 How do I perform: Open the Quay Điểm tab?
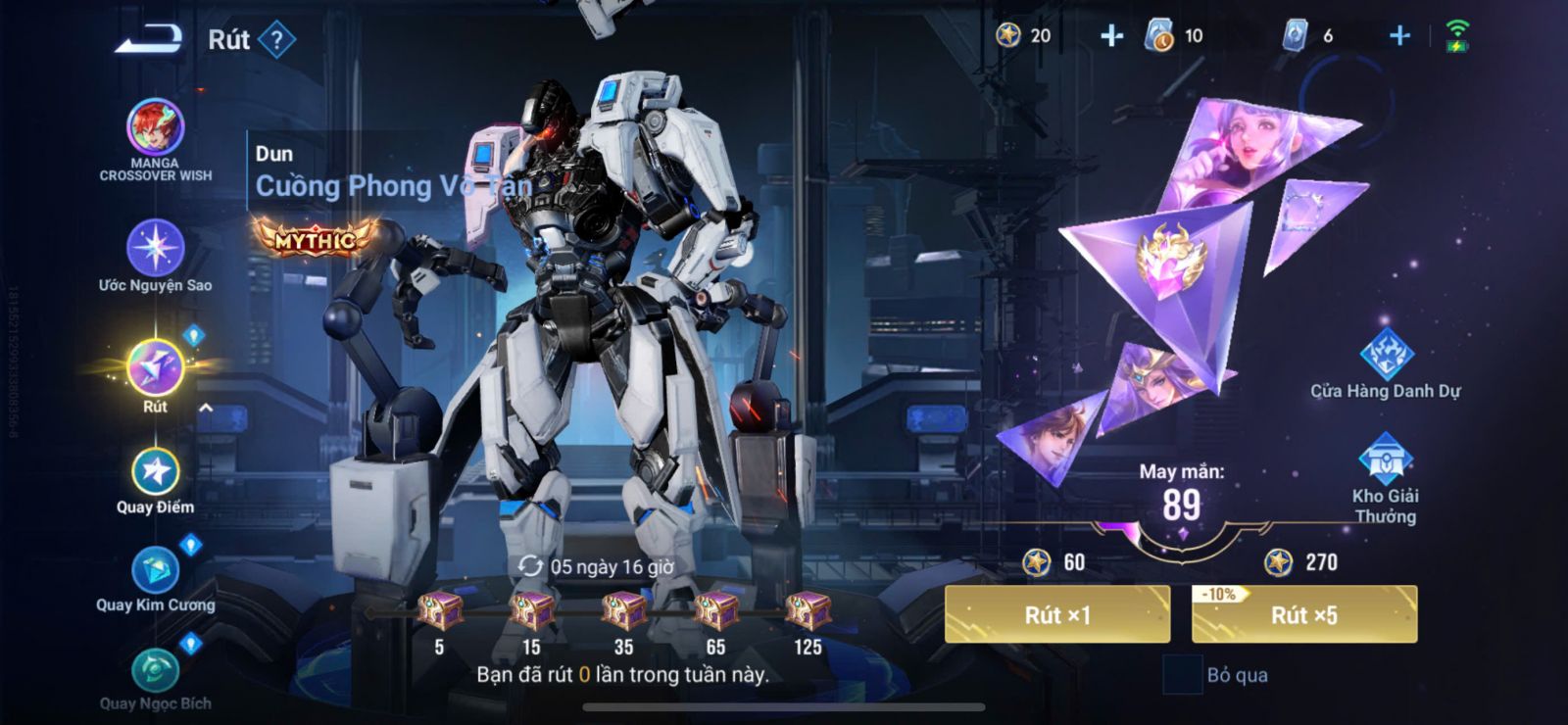[155, 472]
